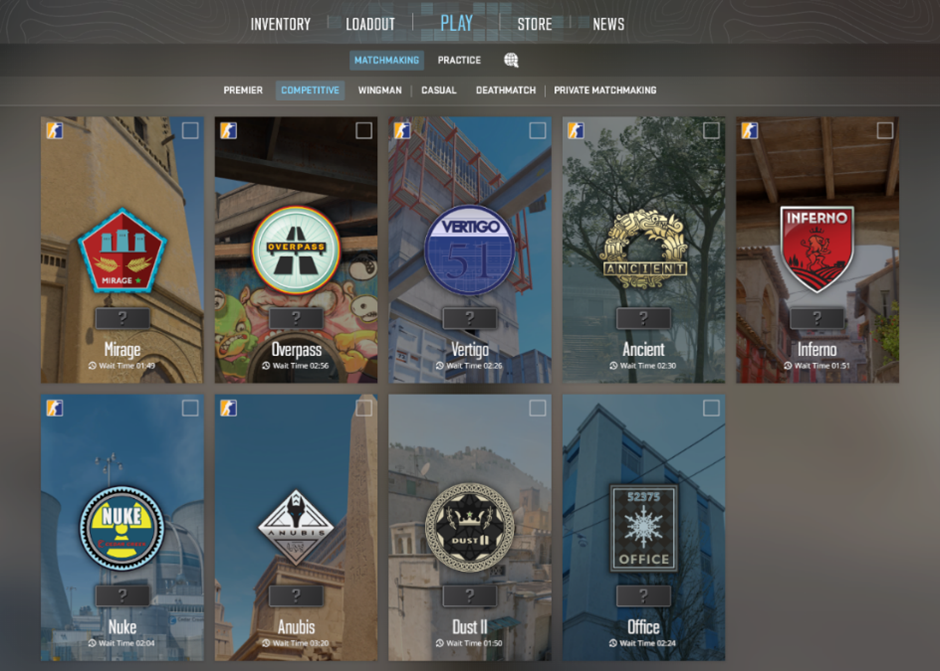Image resolution: width=940 pixels, height=671 pixels.
Task: Open the Inventory menu
Action: point(280,24)
